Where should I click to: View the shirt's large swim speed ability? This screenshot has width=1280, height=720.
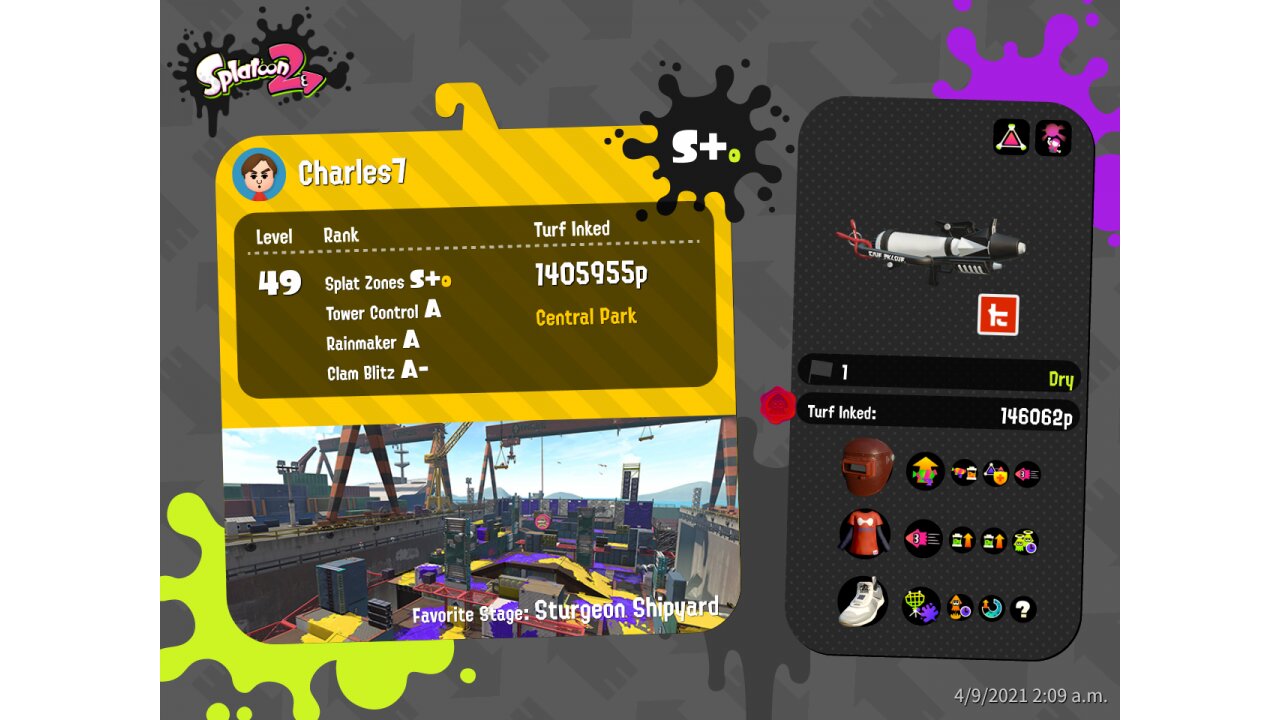pyautogui.click(x=922, y=539)
